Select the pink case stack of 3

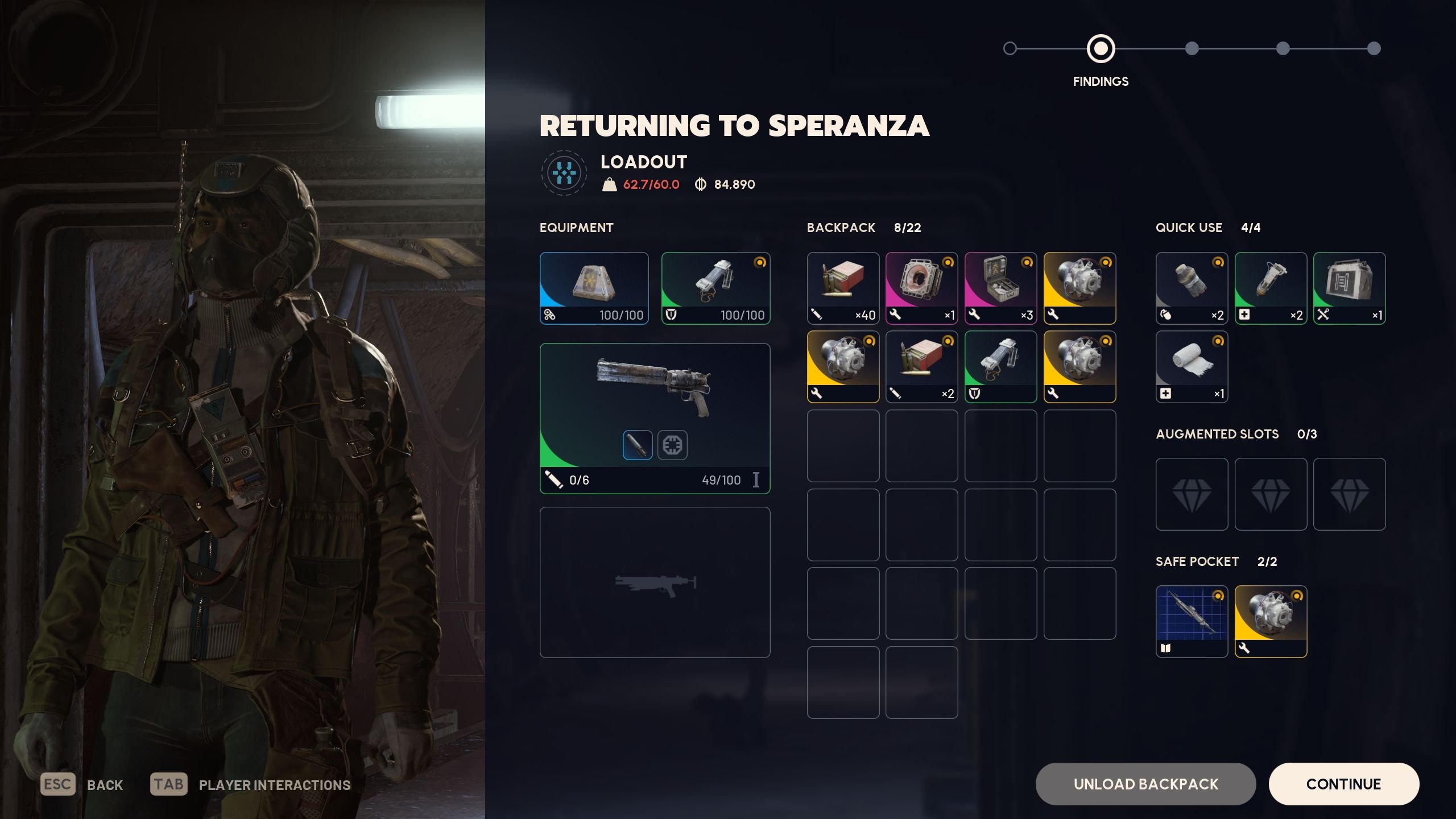[x=1000, y=288]
